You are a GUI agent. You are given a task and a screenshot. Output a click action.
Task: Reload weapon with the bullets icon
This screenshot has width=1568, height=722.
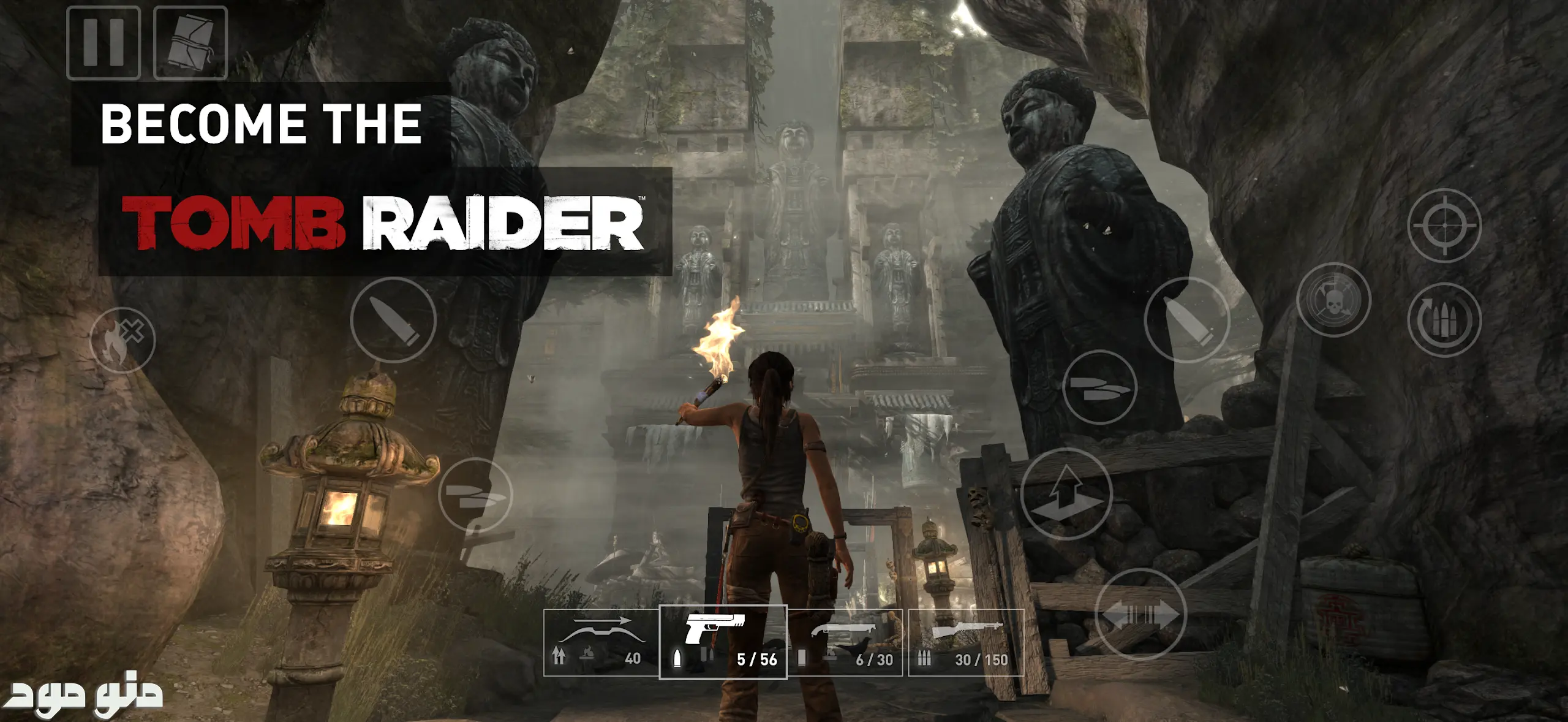point(1444,320)
